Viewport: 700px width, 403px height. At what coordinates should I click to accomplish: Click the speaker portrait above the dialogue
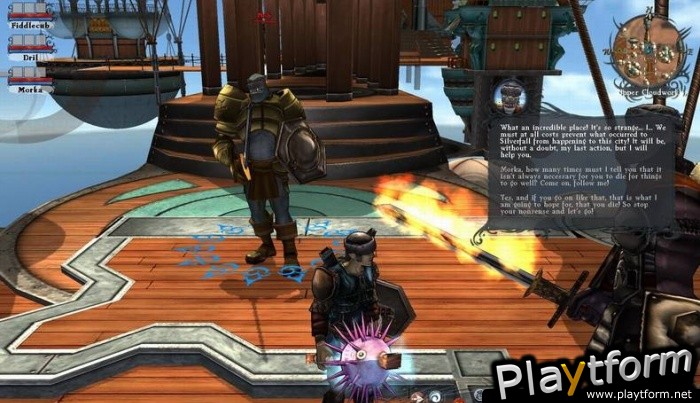click(x=512, y=98)
